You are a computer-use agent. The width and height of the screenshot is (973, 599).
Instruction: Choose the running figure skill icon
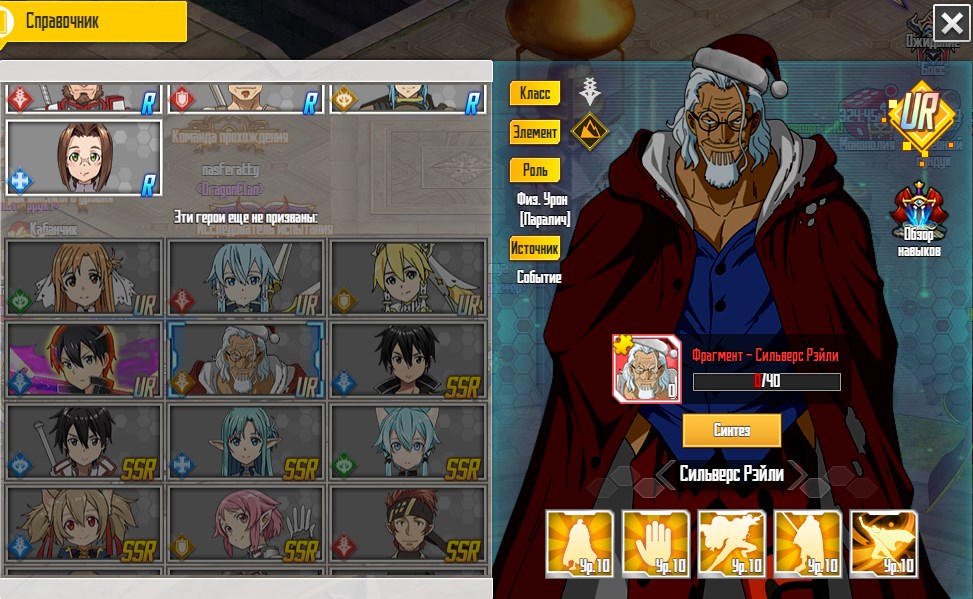click(x=732, y=543)
